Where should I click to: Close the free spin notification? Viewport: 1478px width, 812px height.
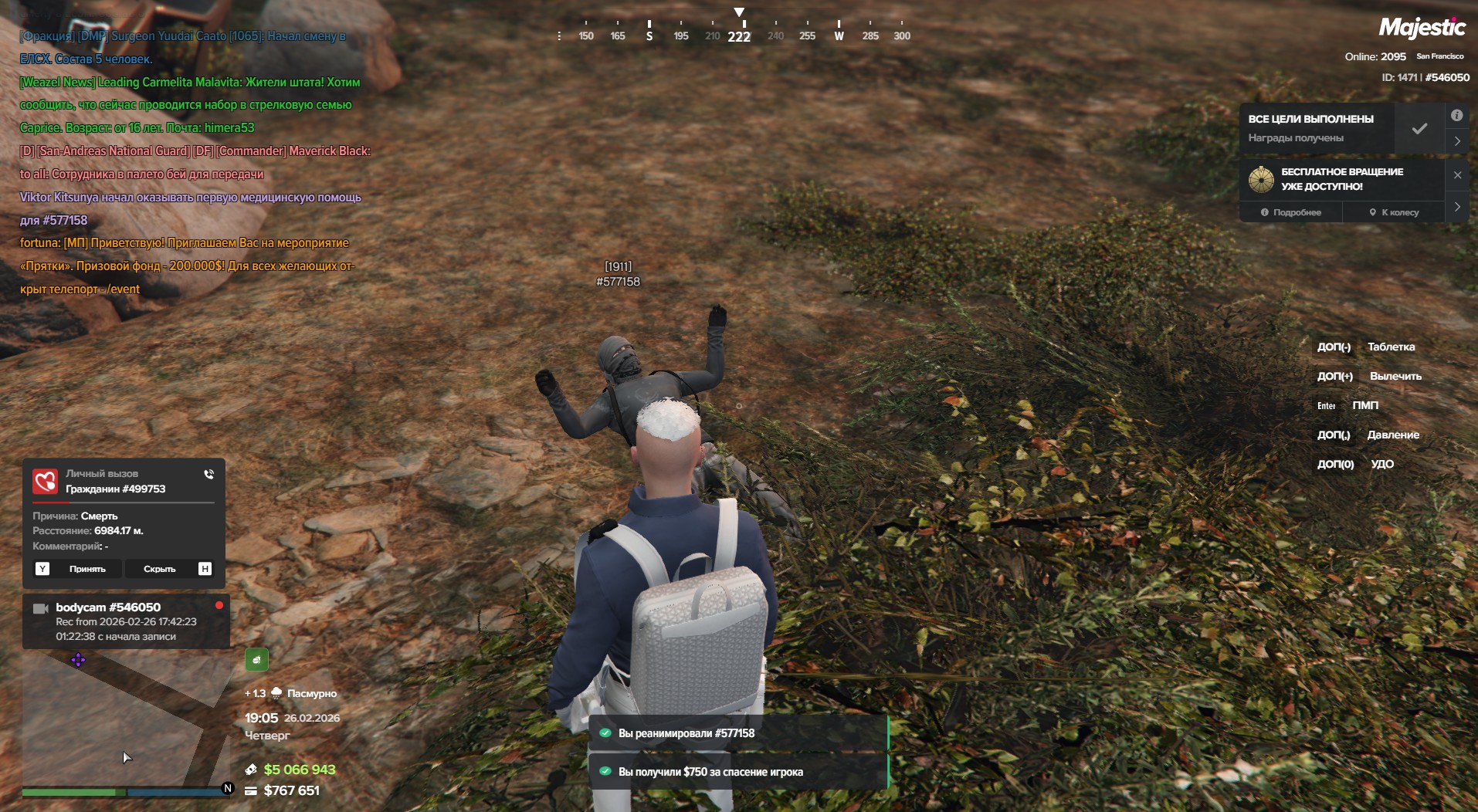coord(1457,175)
